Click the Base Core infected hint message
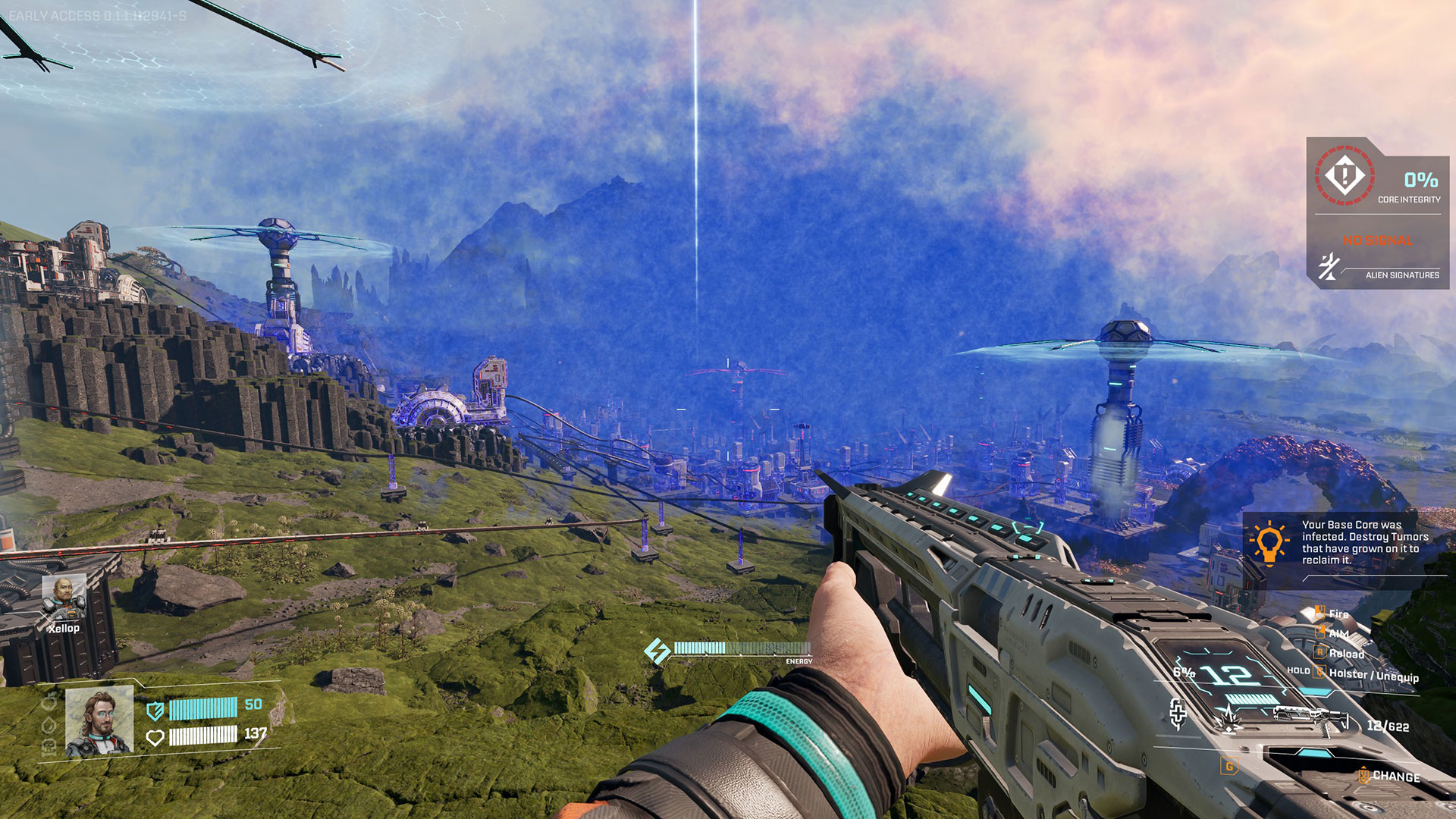1456x819 pixels. point(1364,542)
